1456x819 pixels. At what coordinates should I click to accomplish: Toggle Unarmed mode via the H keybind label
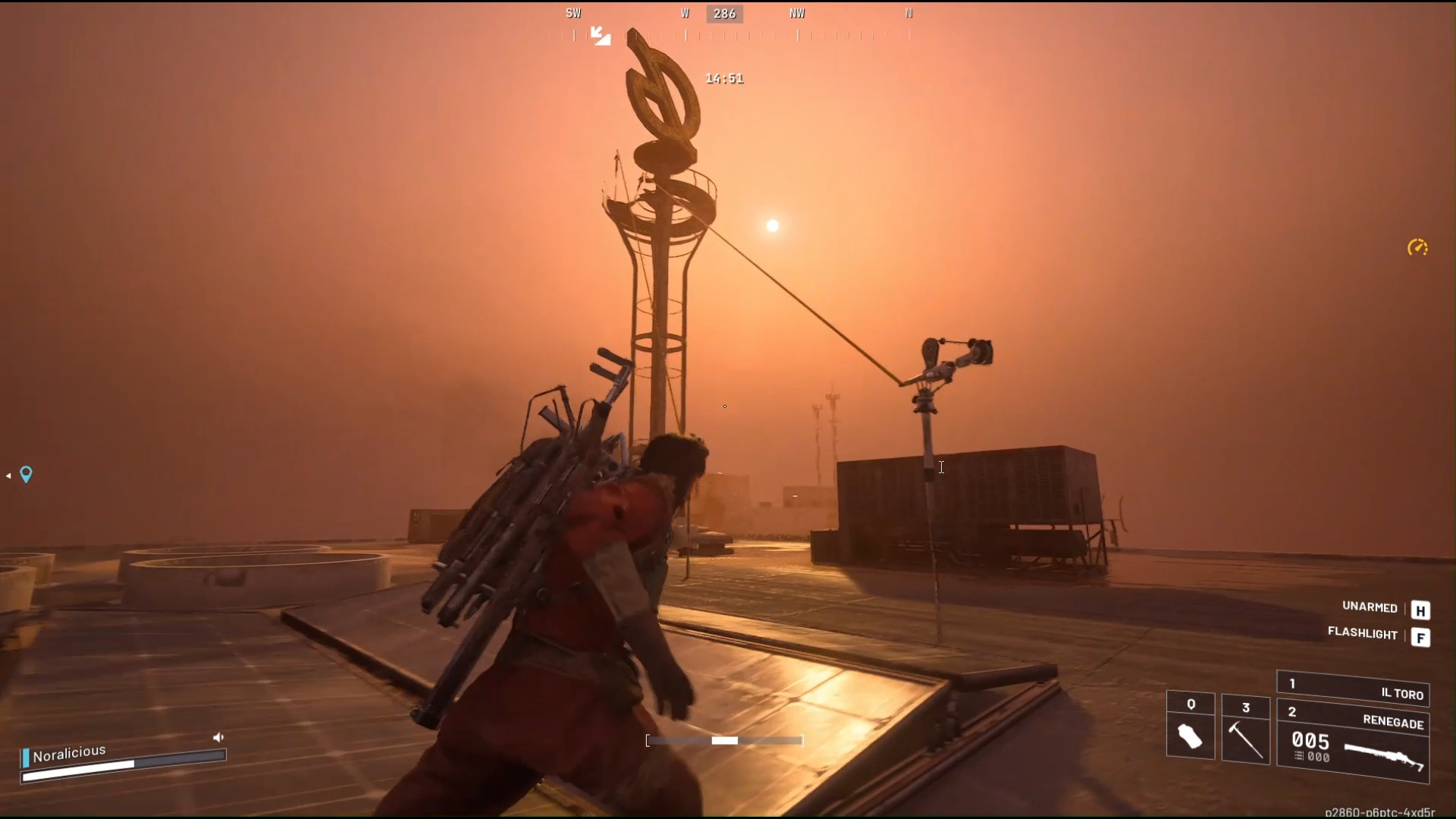click(1422, 610)
